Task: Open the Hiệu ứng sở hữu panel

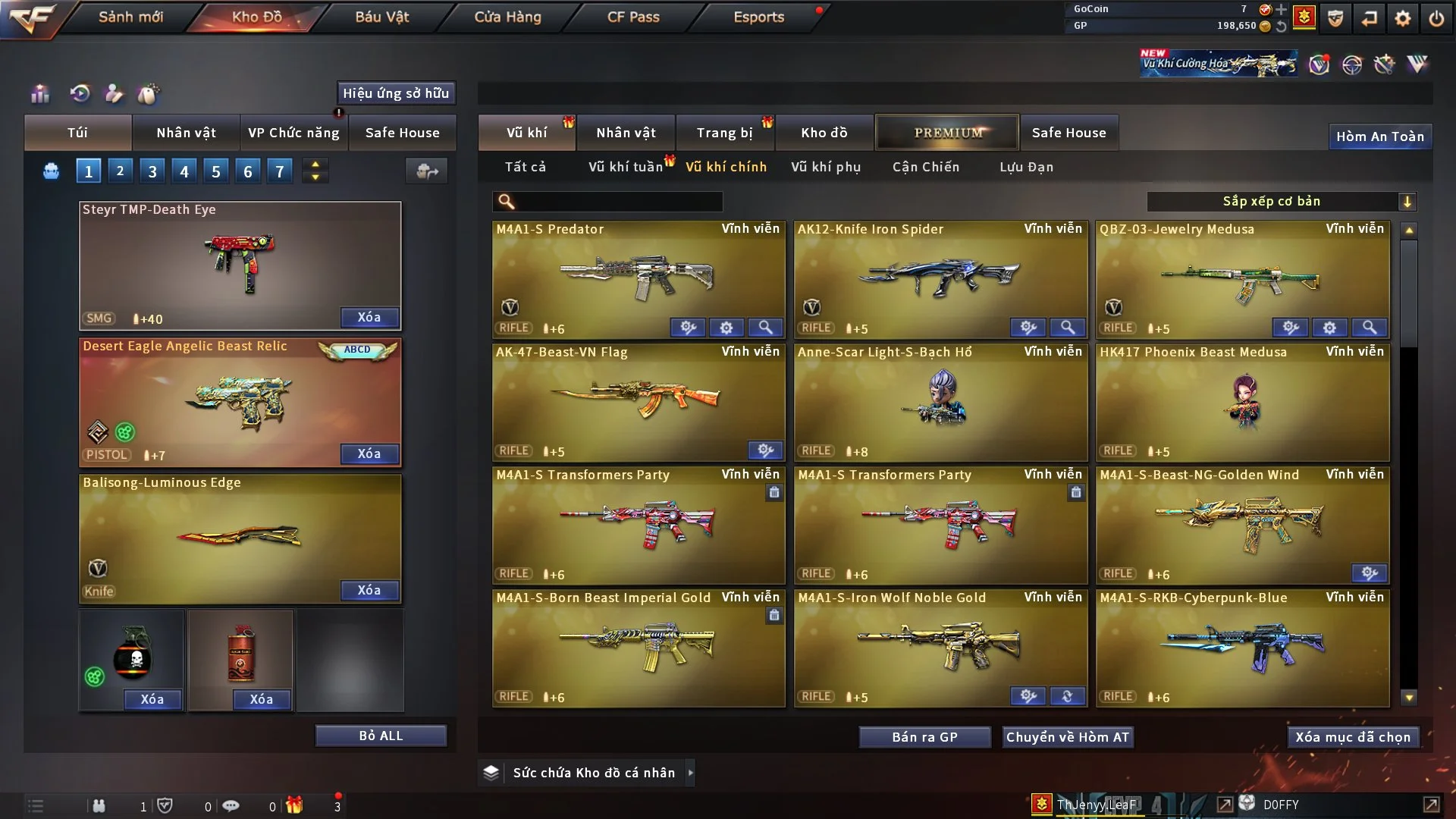Action: pos(396,93)
